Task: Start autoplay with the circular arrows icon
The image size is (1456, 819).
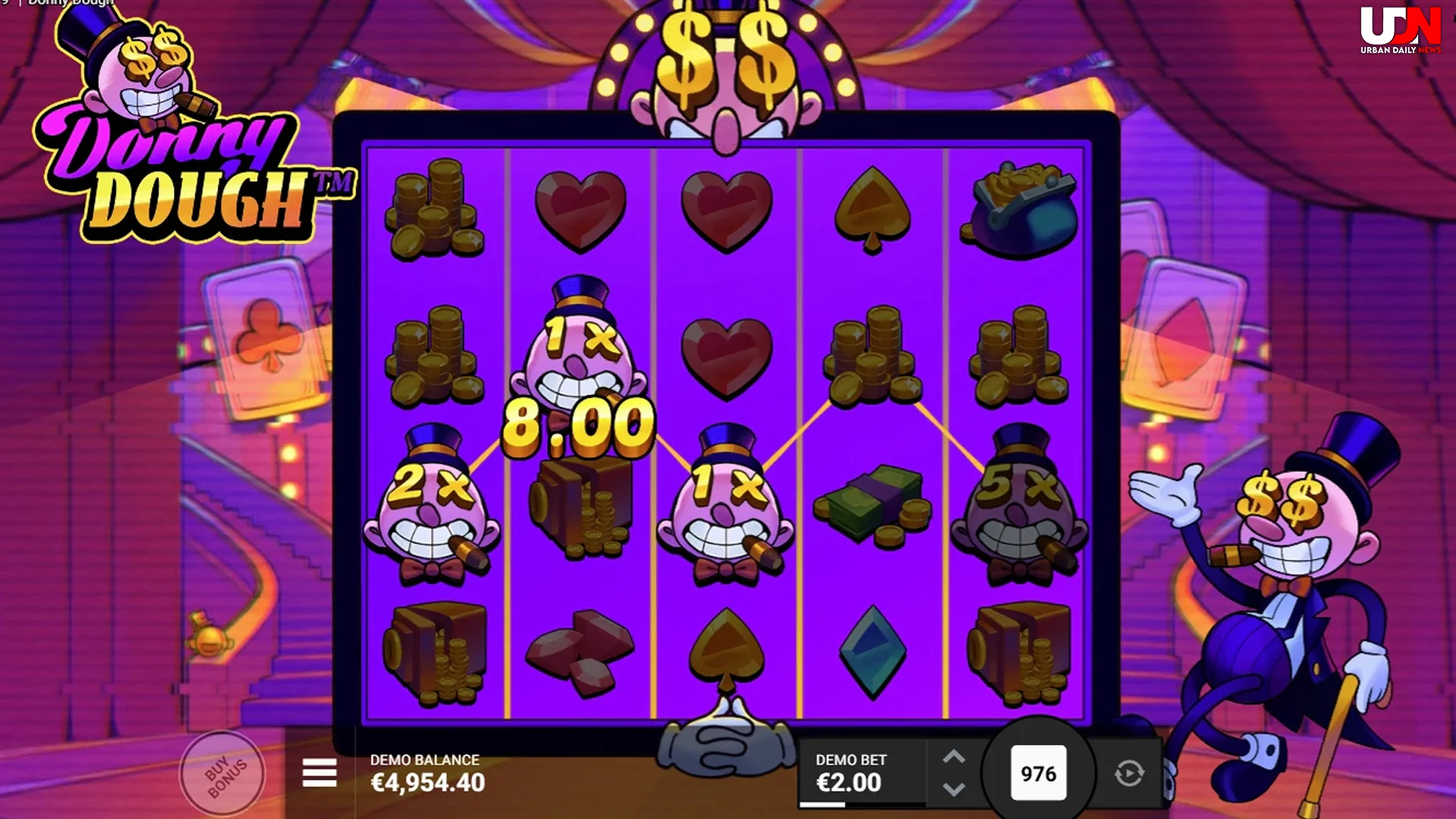Action: coord(1129,772)
